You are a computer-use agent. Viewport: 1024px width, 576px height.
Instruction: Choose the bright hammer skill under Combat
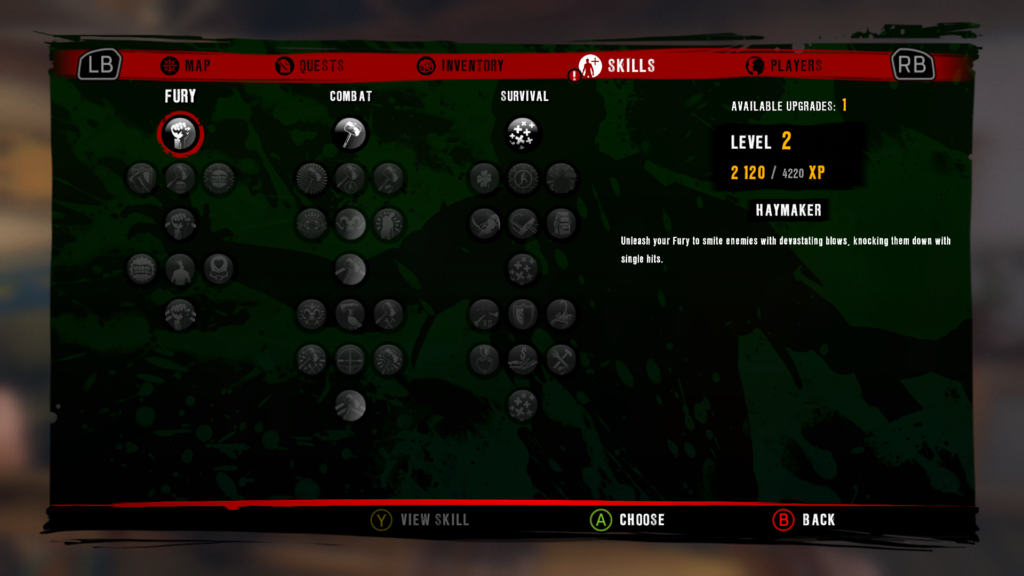click(x=350, y=133)
